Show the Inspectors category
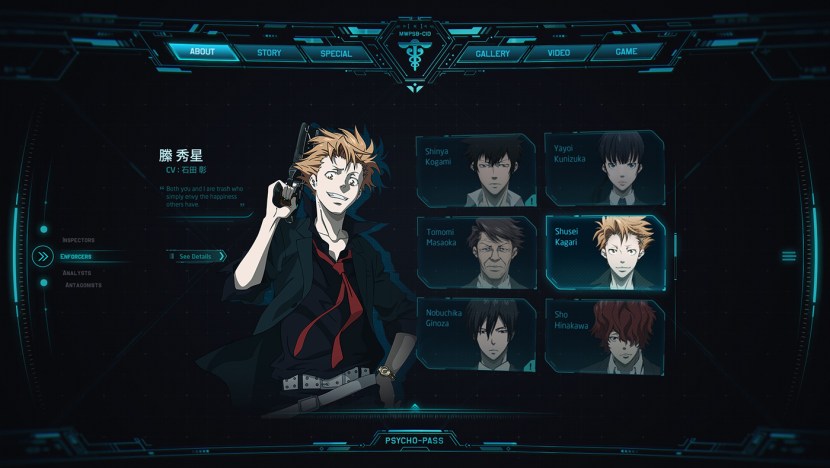The width and height of the screenshot is (830, 468). click(79, 240)
